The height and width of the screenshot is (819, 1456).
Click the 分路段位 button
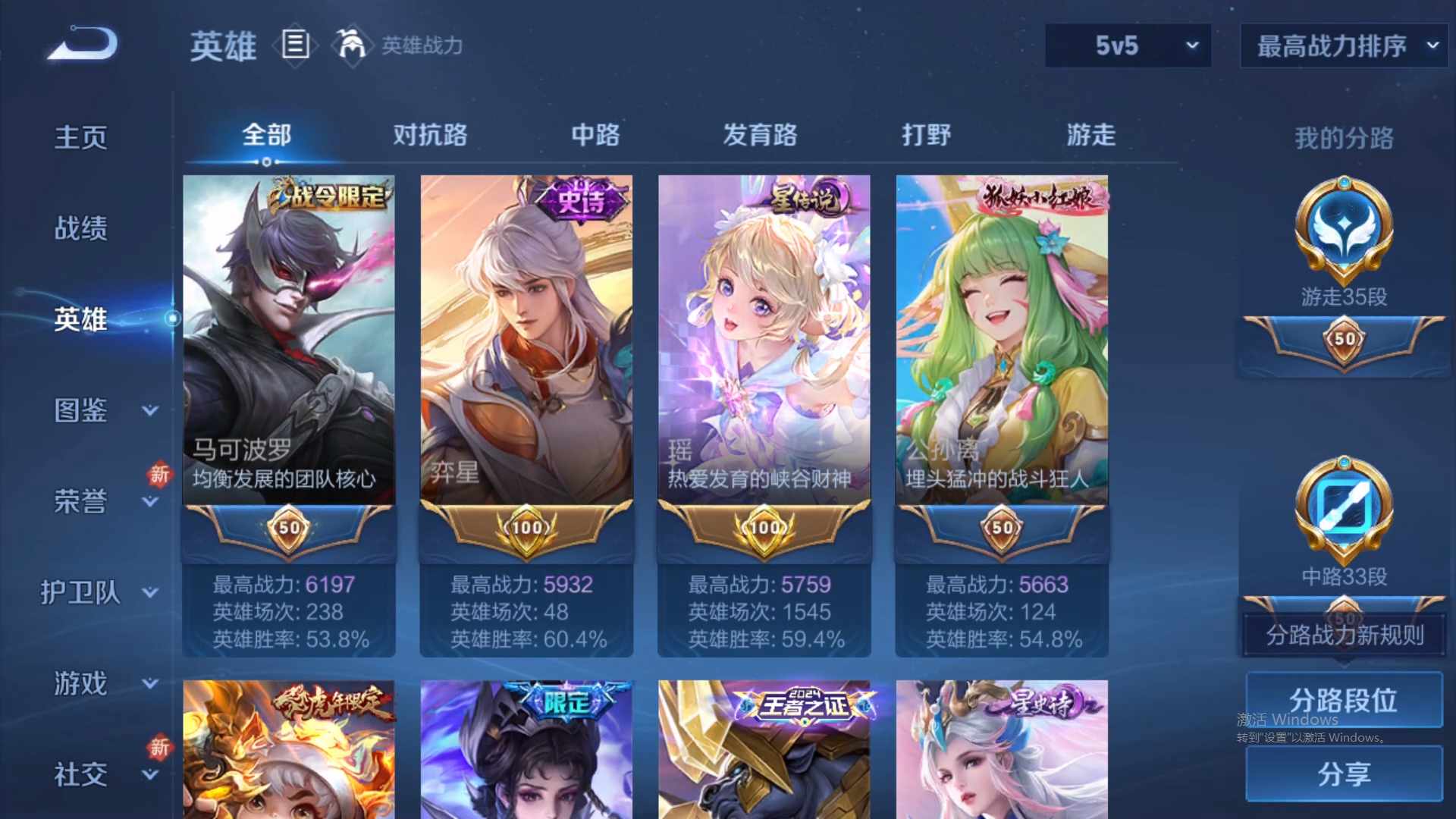[1343, 701]
